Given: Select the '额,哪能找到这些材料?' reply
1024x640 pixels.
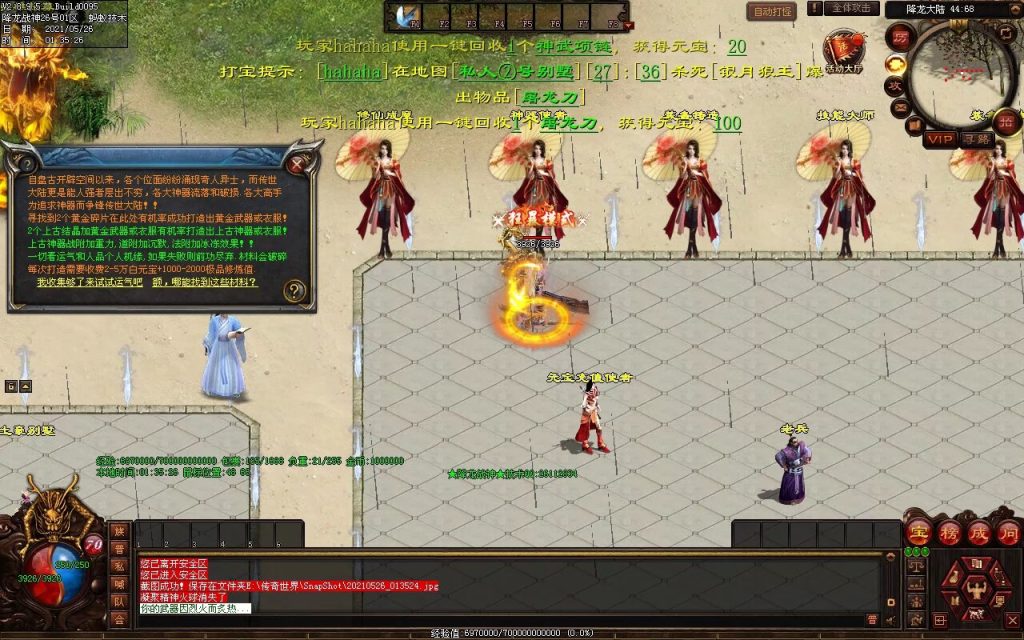Looking at the screenshot, I should point(206,283).
